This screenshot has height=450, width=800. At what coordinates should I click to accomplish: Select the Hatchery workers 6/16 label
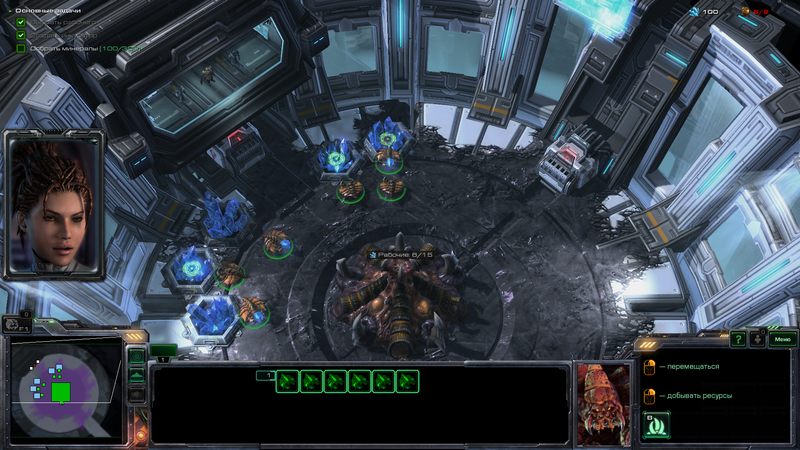[x=402, y=256]
